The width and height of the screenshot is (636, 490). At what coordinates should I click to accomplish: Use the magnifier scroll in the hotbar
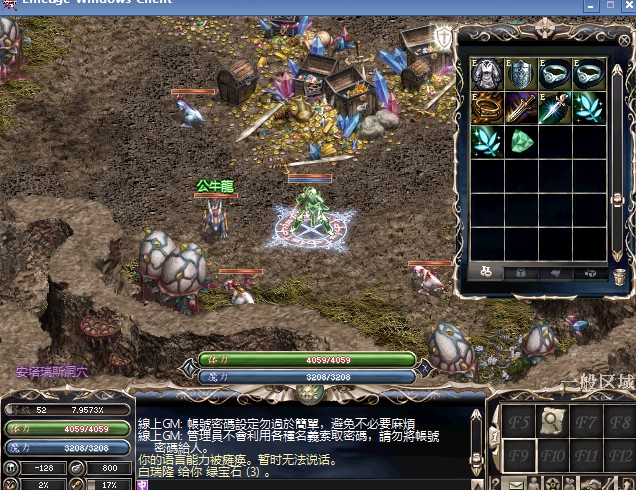552,422
